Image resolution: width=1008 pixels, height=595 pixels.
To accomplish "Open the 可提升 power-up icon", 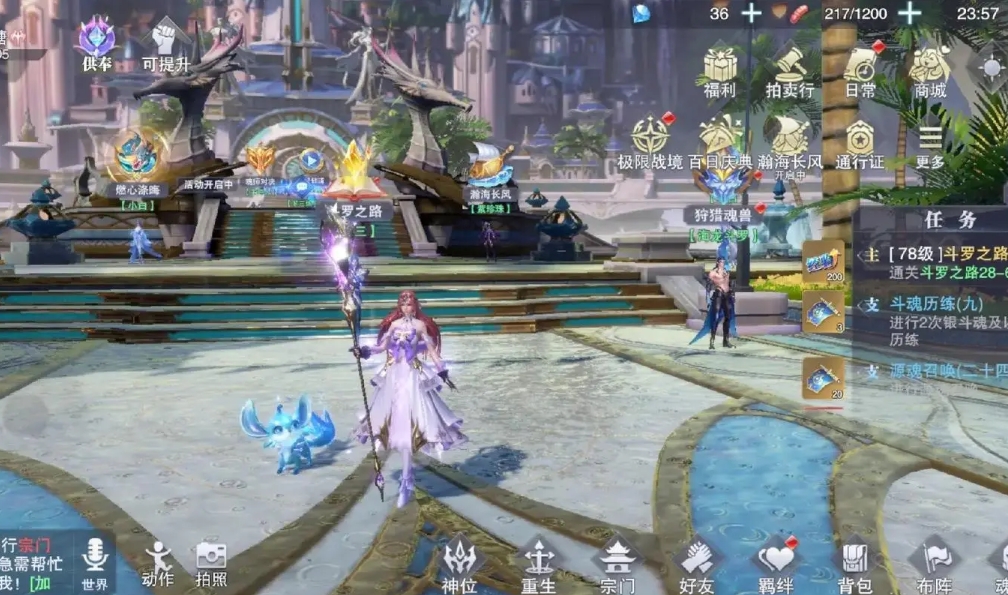I will pos(165,40).
